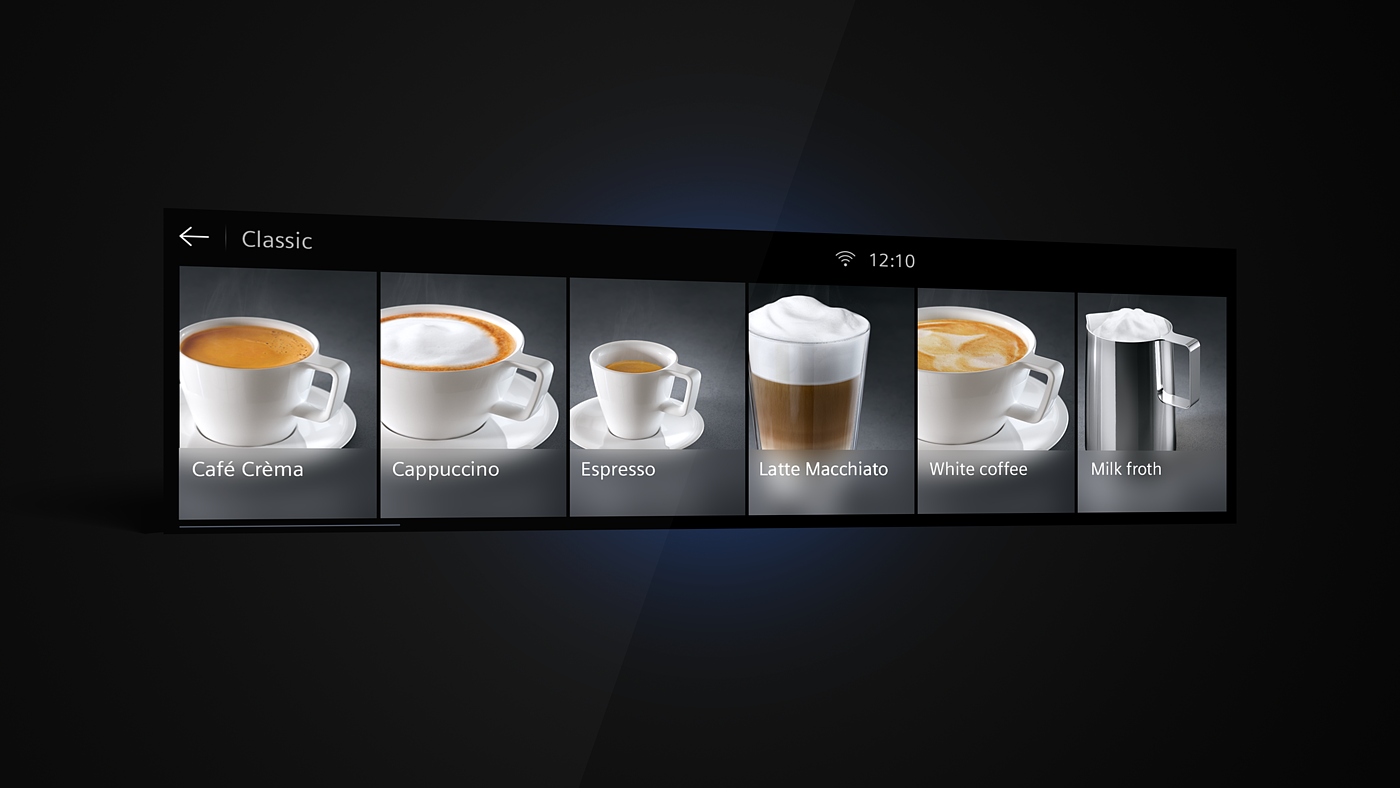Tap the White coffee label
1400x788 pixels.
978,468
